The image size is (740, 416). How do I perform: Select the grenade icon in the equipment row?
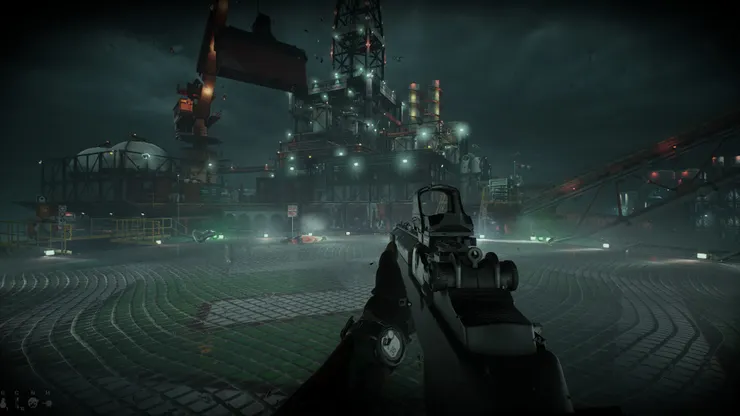click(x=3, y=403)
